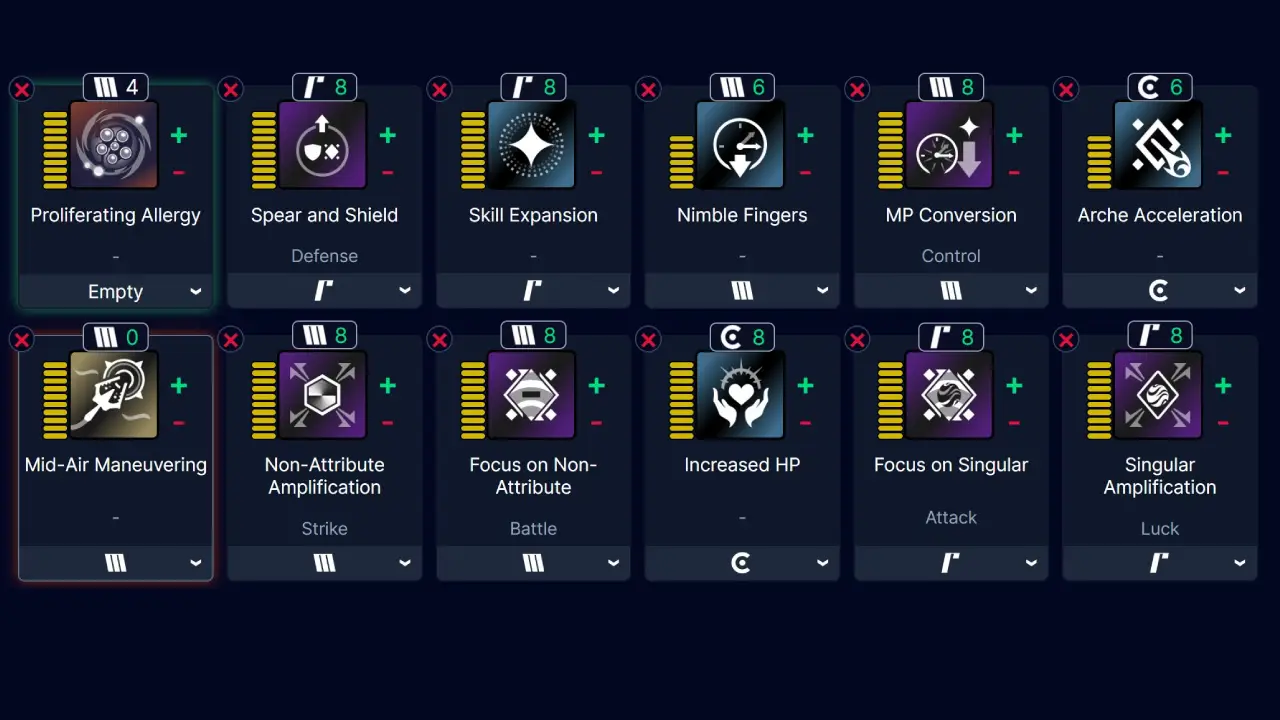This screenshot has height=720, width=1280.
Task: Increase Skill Expansion module level
Action: [596, 135]
